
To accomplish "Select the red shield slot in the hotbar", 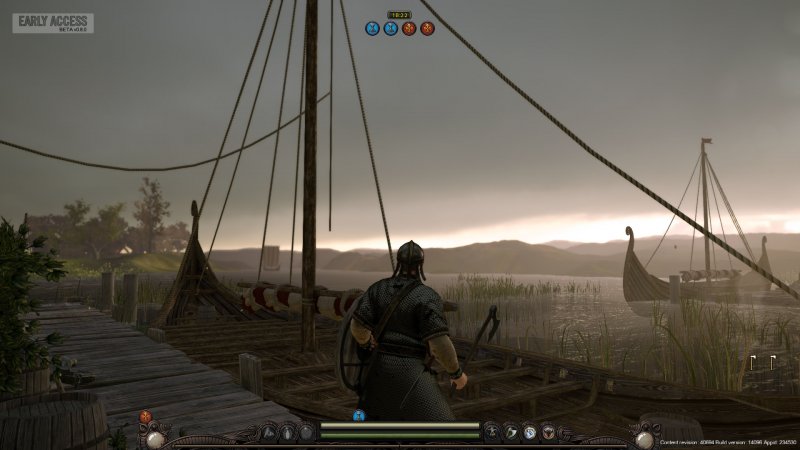I will 548,432.
